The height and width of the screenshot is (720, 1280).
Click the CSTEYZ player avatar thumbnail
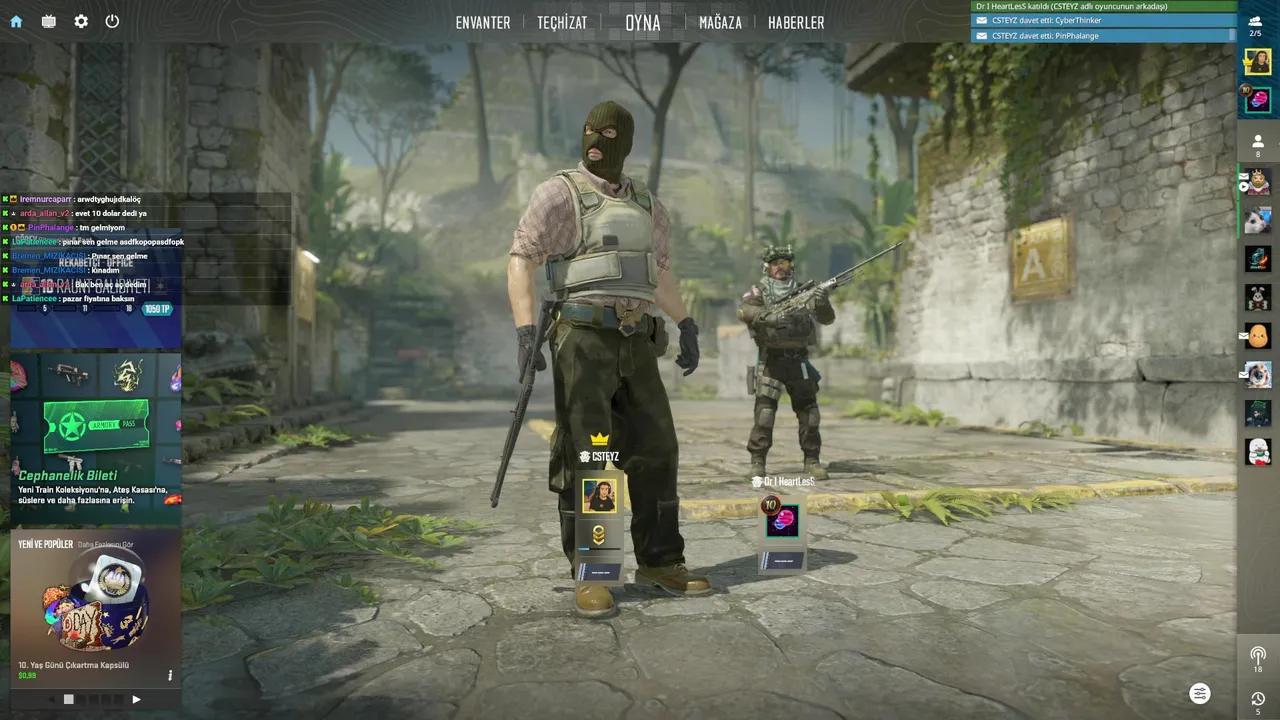click(x=600, y=494)
